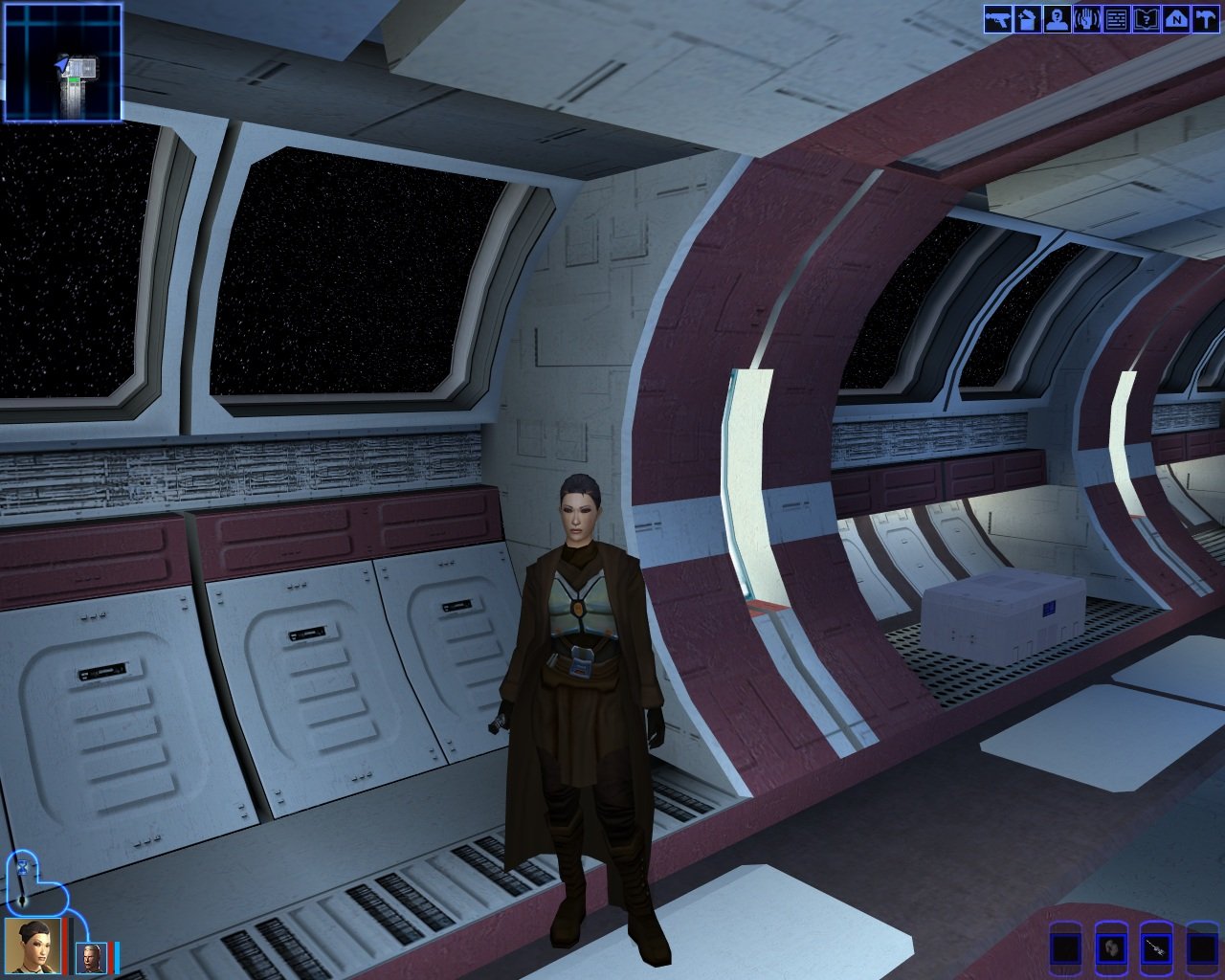Click the minimap display
The width and height of the screenshot is (1225, 980).
coord(63,63)
